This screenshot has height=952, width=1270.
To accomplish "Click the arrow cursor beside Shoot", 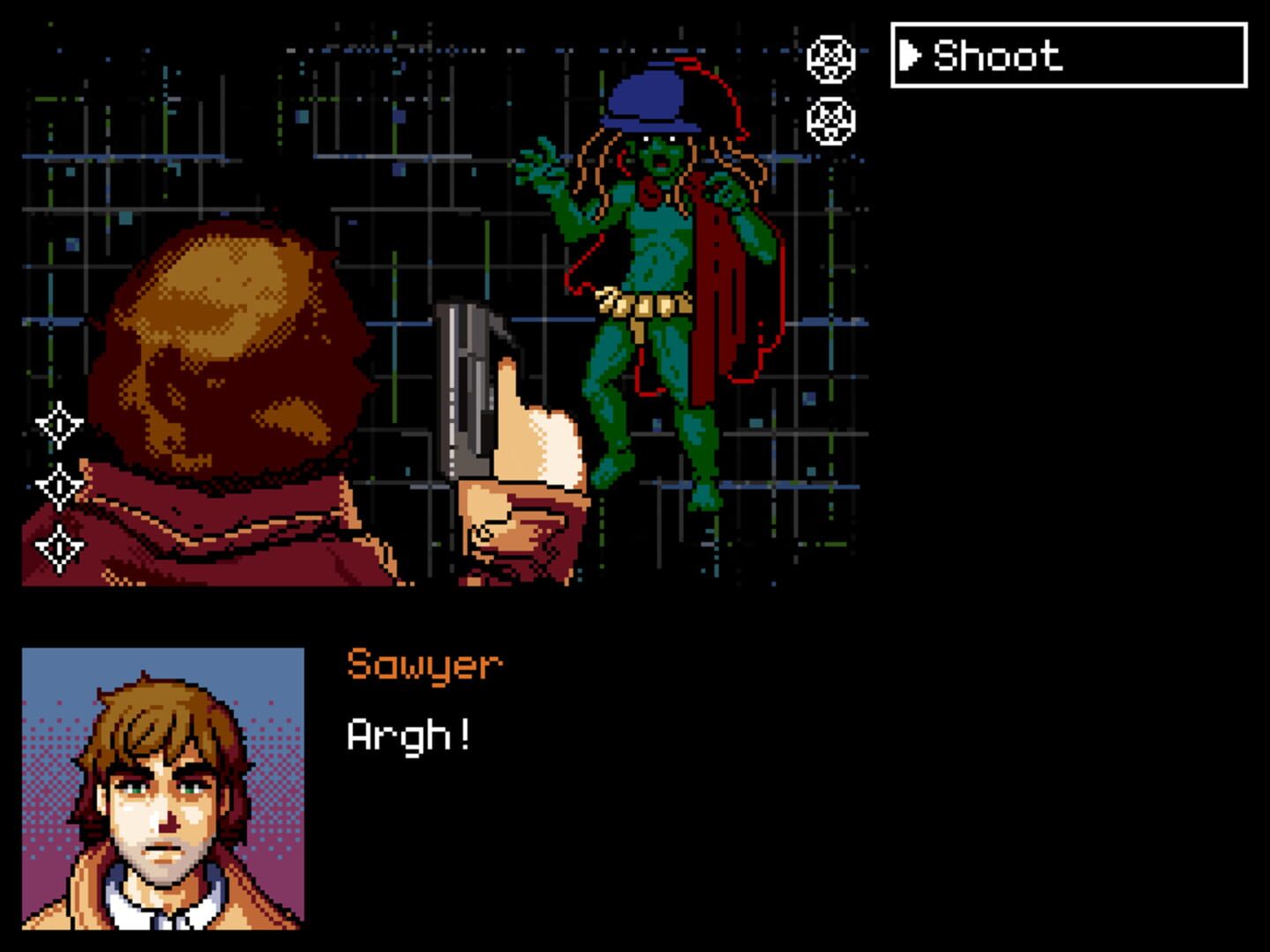I will pos(911,56).
